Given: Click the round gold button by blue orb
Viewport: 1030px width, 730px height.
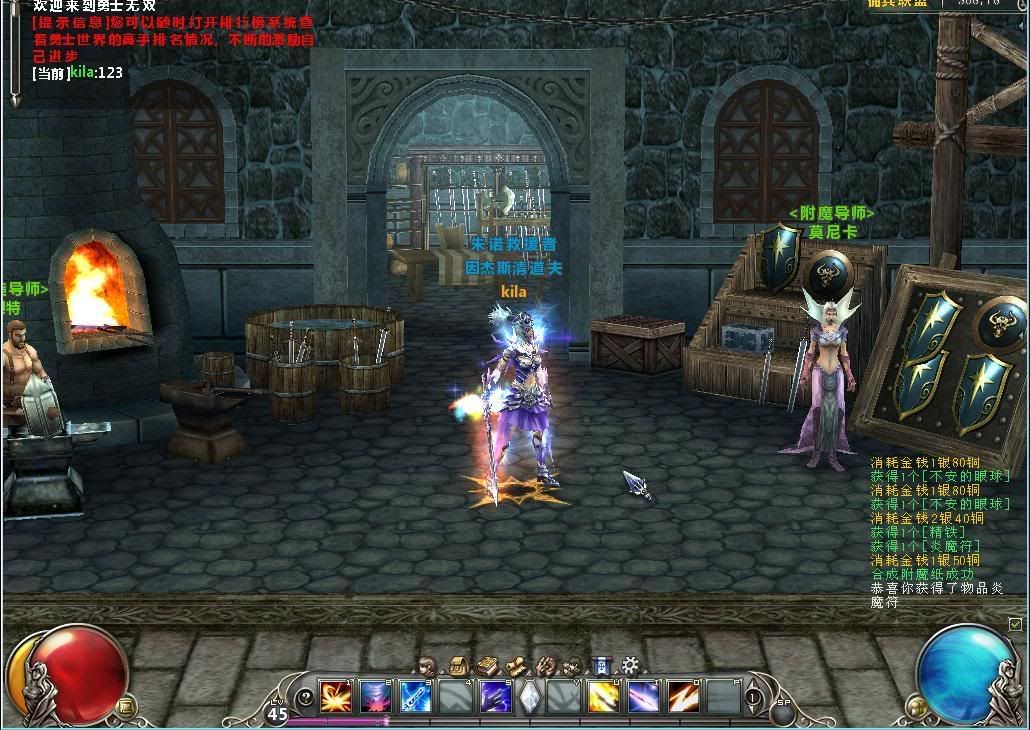Looking at the screenshot, I should 911,706.
